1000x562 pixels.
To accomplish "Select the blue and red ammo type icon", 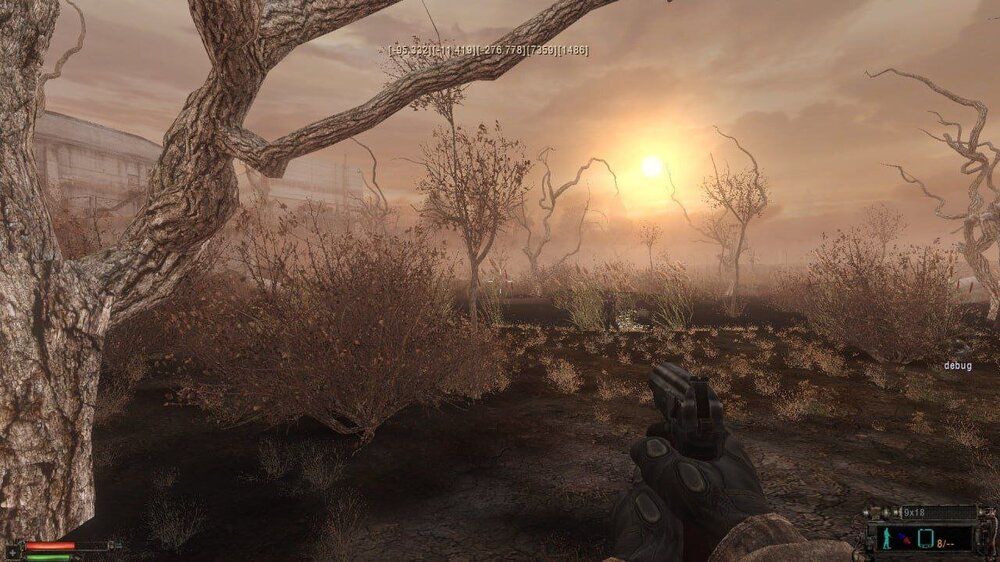I will tap(903, 540).
